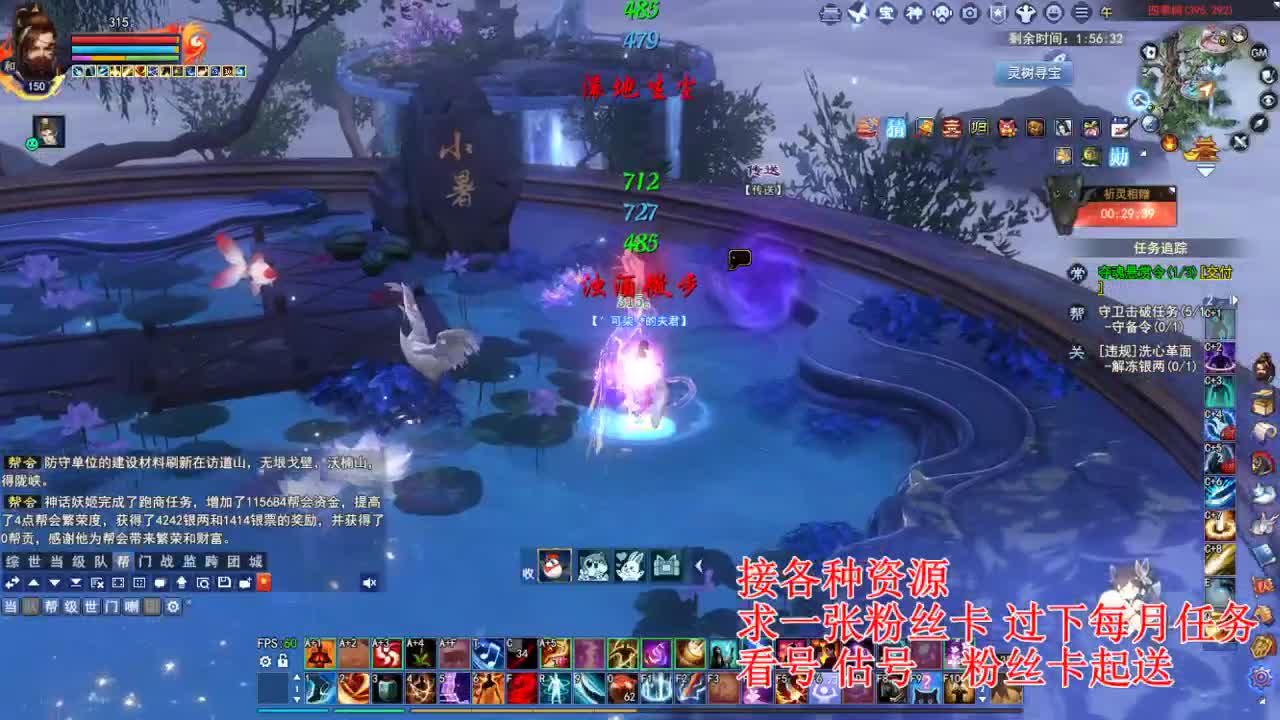Mute chat sound with the speaker icon

(370, 582)
